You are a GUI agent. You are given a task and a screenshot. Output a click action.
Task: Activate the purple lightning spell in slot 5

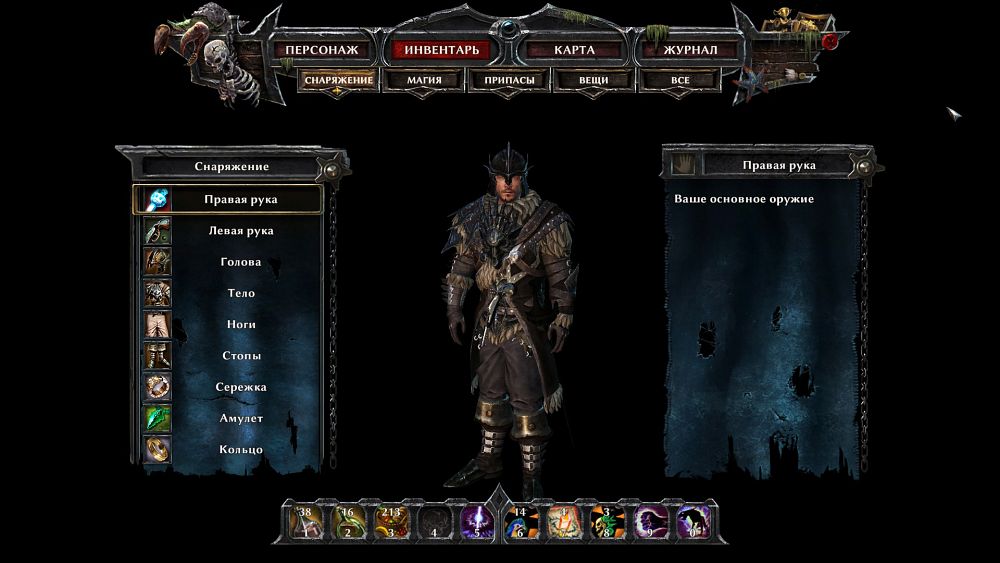pos(475,522)
